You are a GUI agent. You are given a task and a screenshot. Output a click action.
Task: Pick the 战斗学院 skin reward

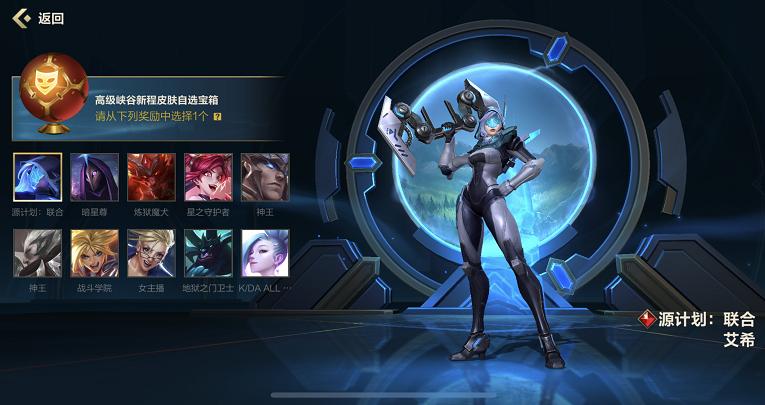[95, 254]
